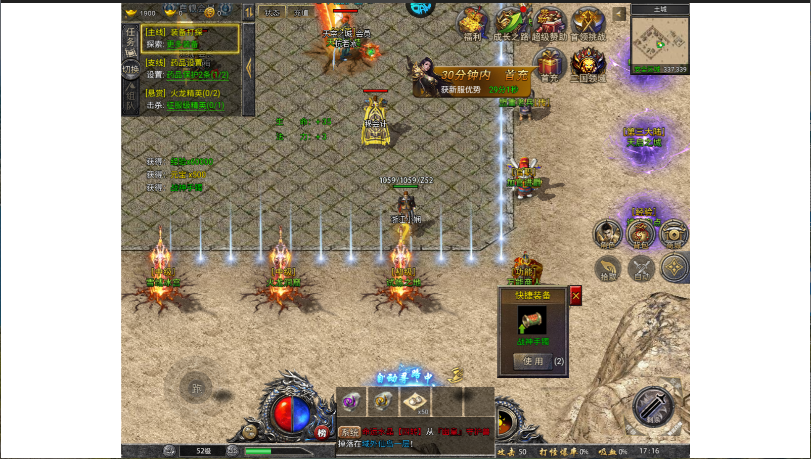Open the 超级赞助 super sponsor icon

549,24
